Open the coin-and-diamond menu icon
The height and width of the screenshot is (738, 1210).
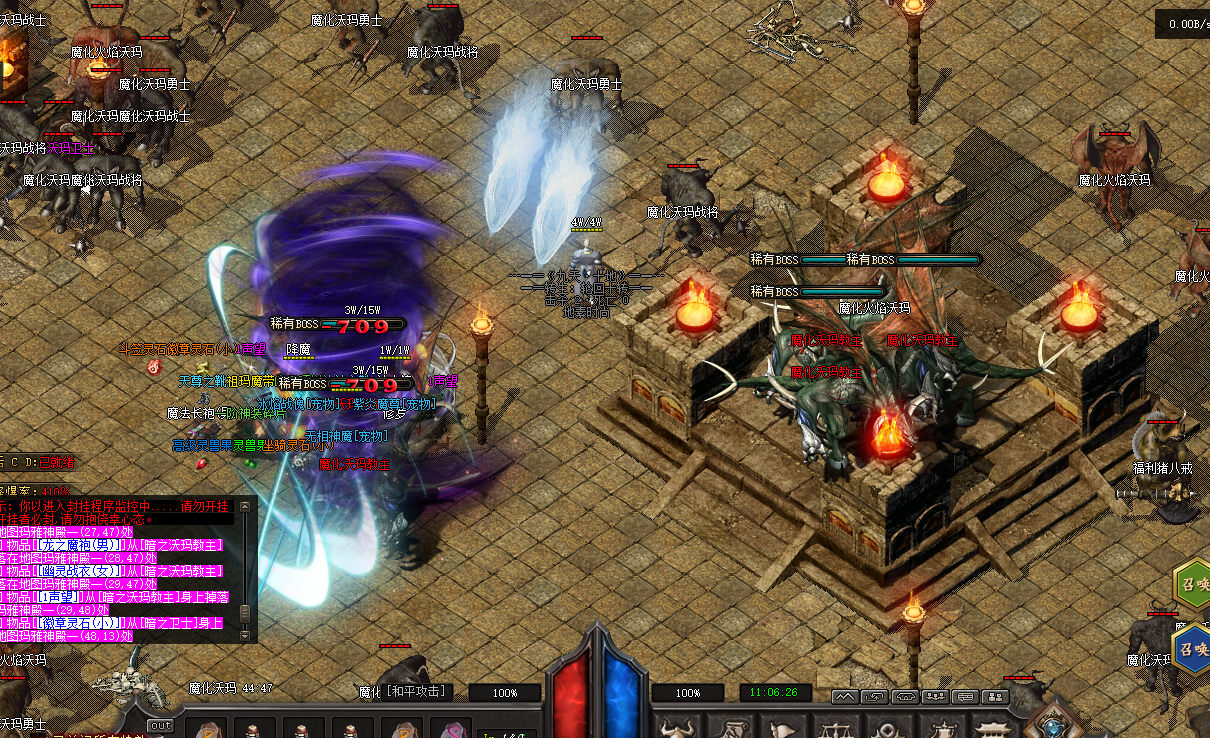coord(889,728)
